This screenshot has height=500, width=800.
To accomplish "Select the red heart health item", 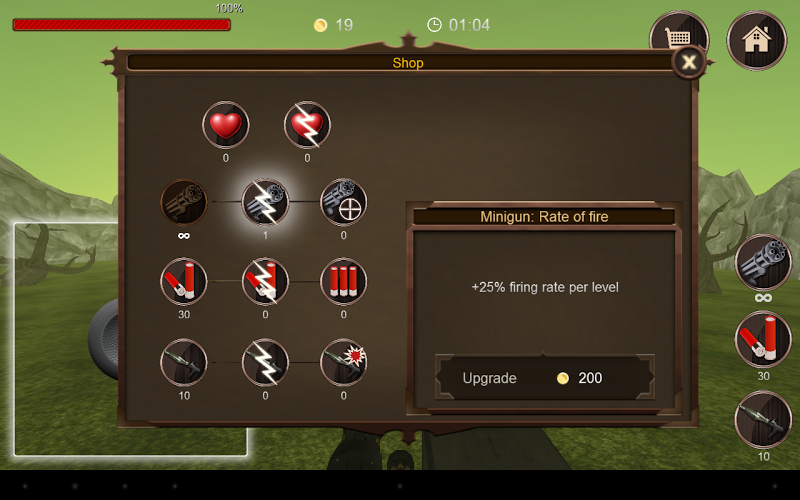I will 225,126.
